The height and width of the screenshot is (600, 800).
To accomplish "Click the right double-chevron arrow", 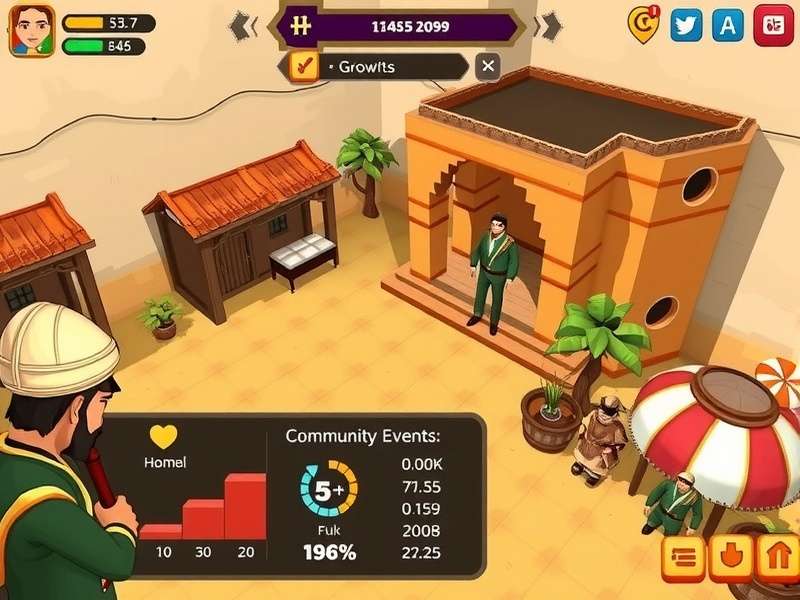I will (547, 27).
